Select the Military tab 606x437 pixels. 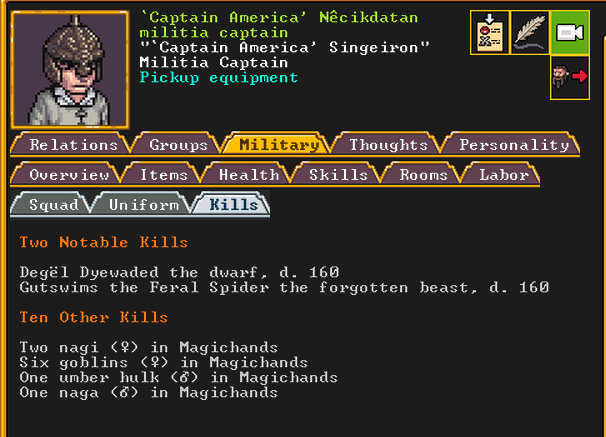click(x=279, y=145)
